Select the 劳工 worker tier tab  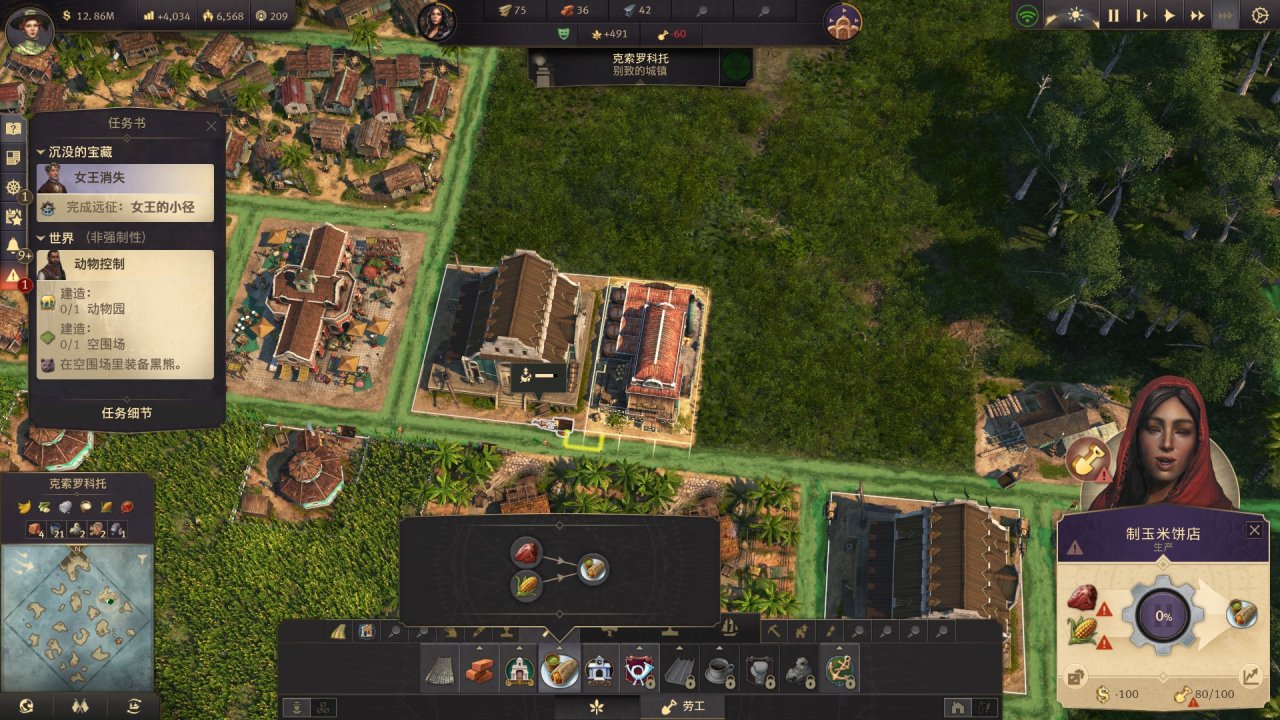683,707
